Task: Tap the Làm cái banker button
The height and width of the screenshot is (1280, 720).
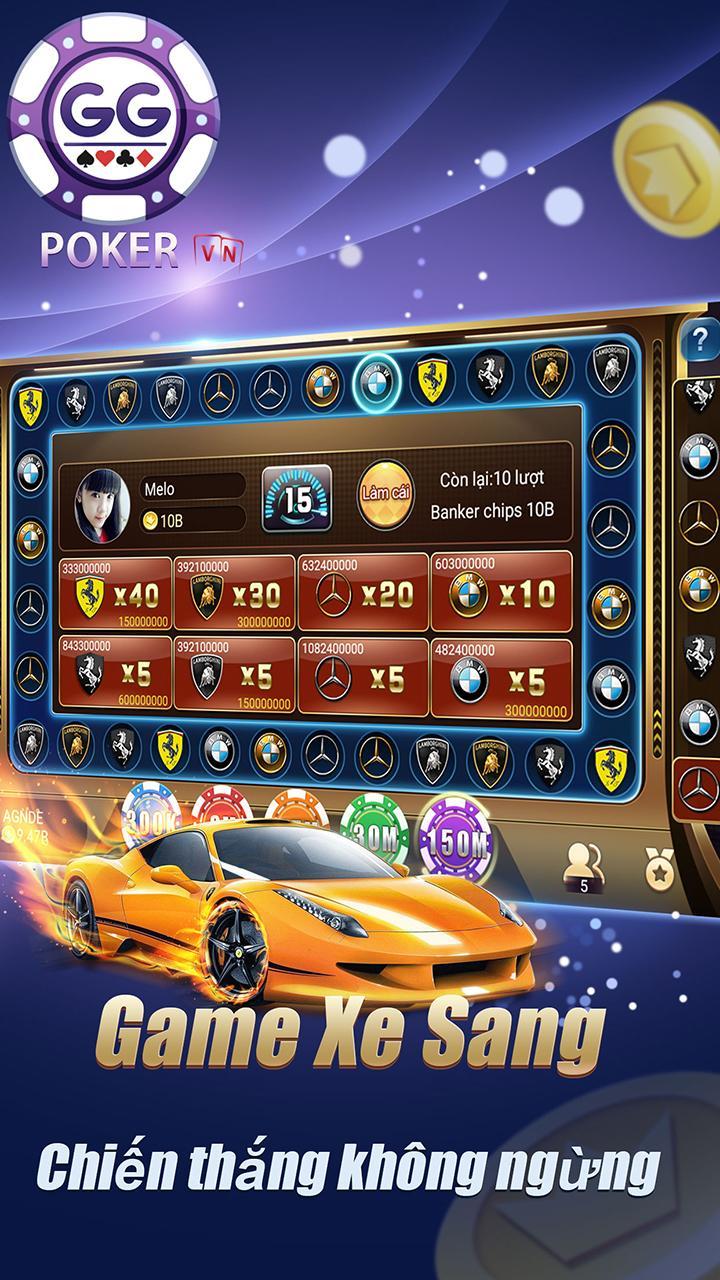Action: [x=386, y=494]
